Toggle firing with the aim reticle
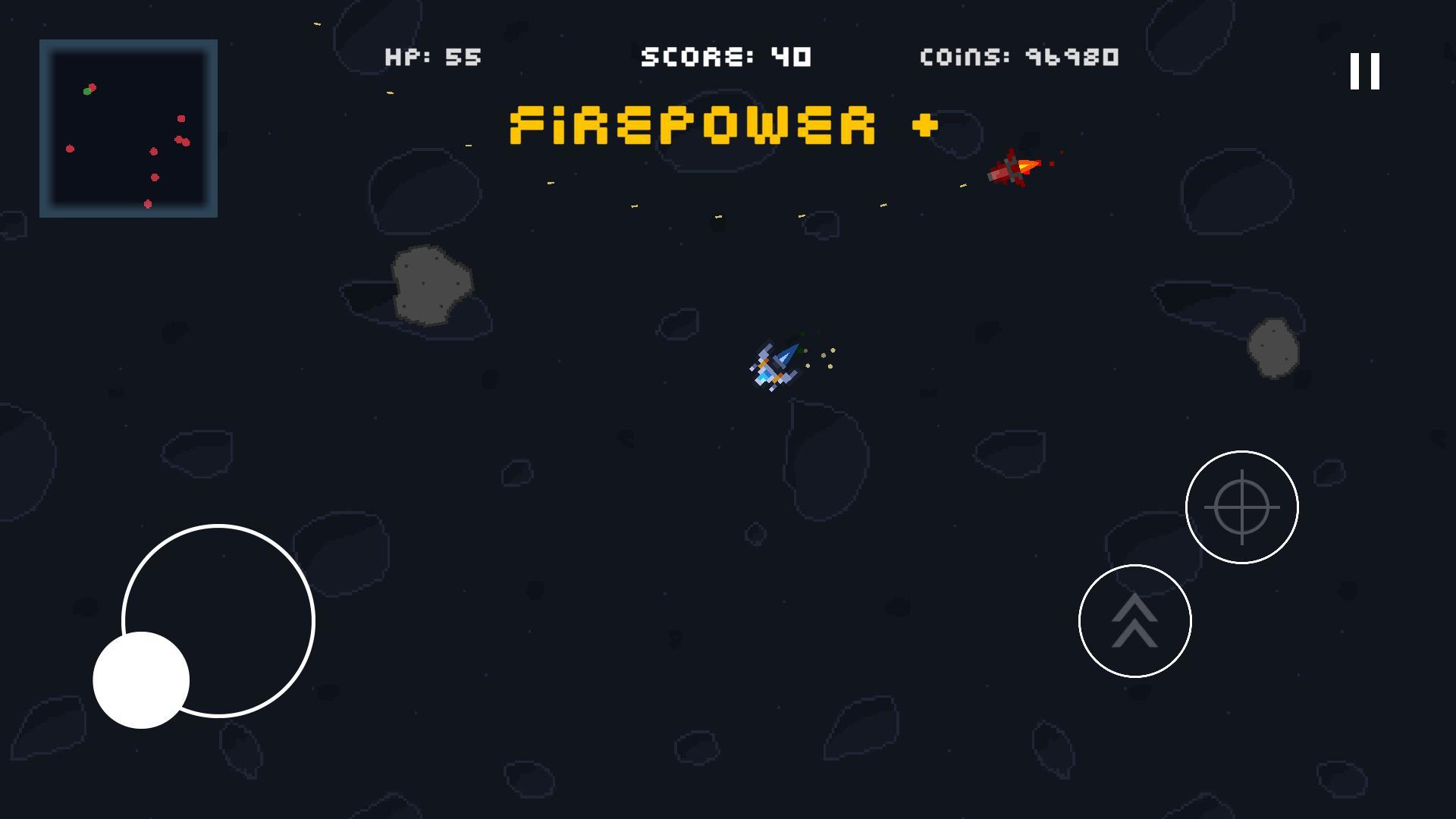The image size is (1456, 819). pos(1242,507)
